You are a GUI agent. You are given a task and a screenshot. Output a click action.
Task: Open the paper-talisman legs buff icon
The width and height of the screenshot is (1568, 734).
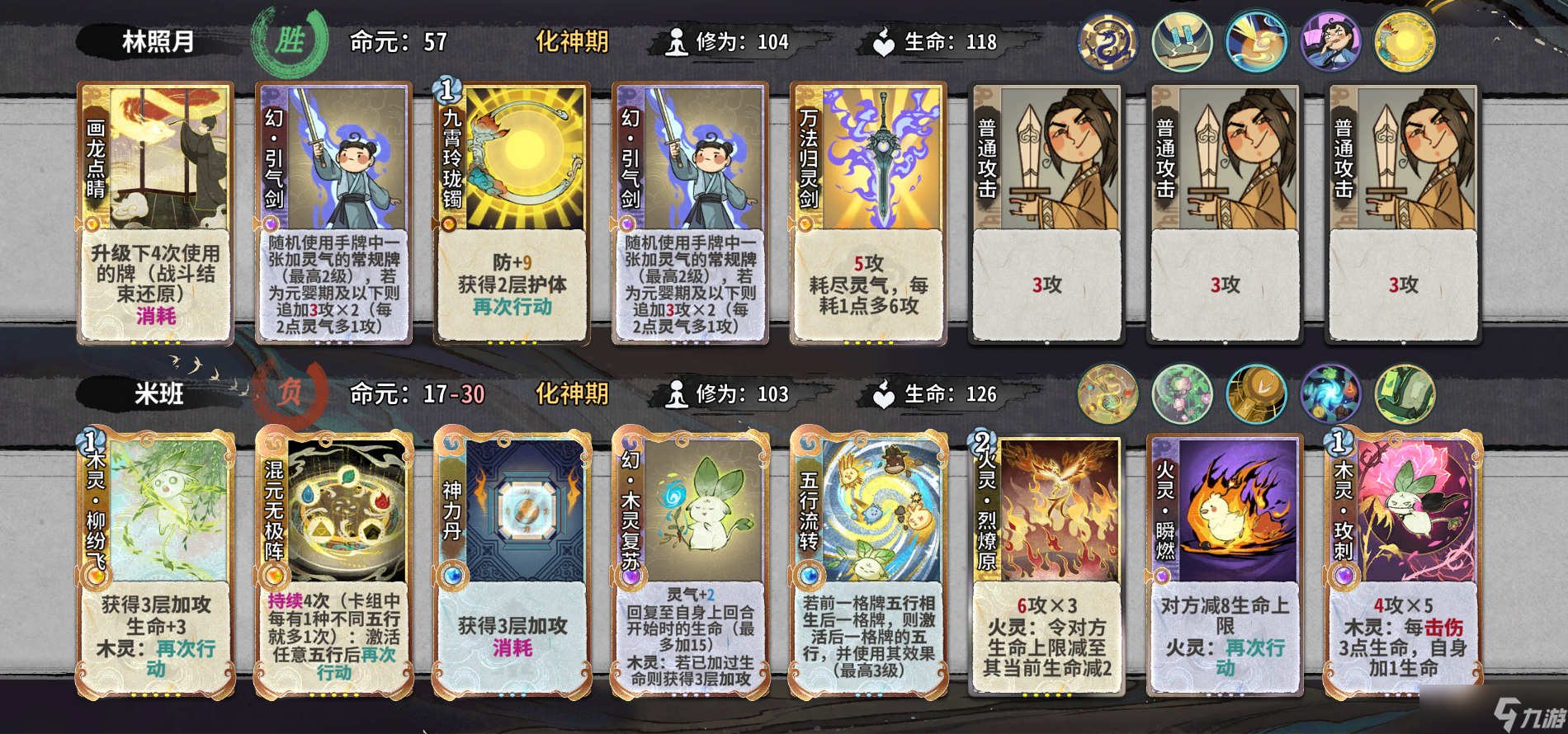coord(1182,40)
